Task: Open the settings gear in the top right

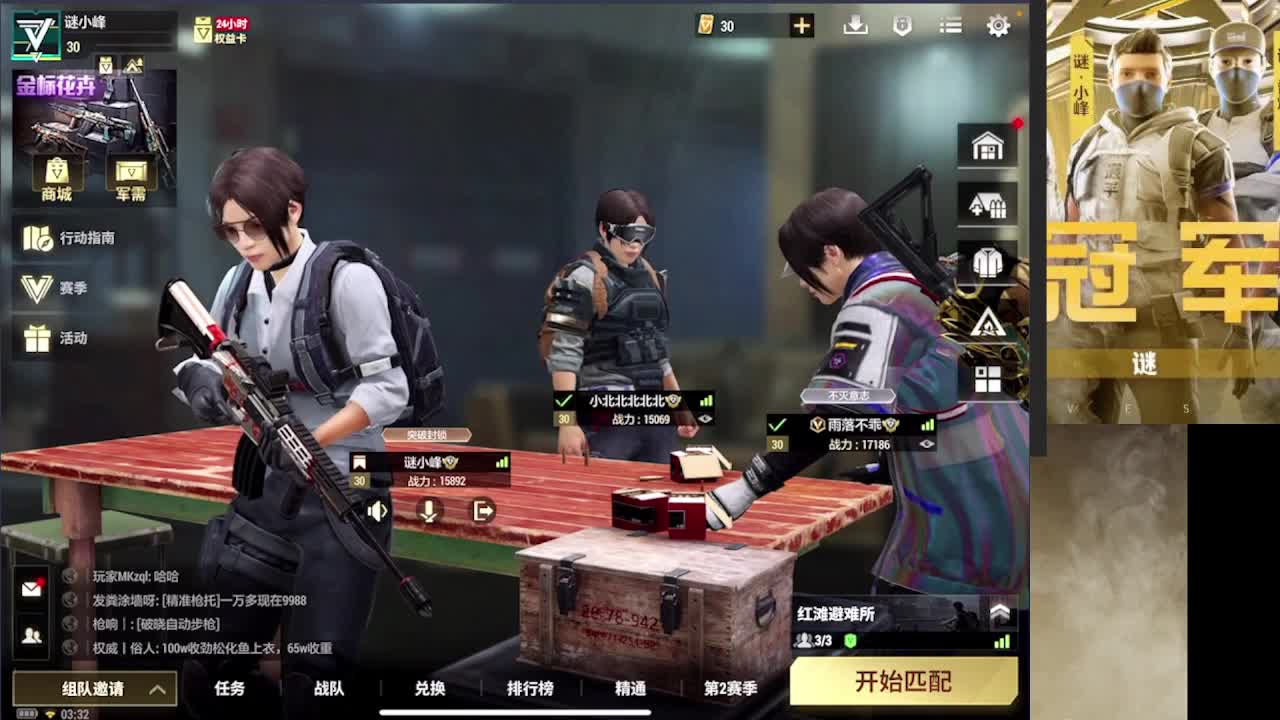Action: pos(998,26)
